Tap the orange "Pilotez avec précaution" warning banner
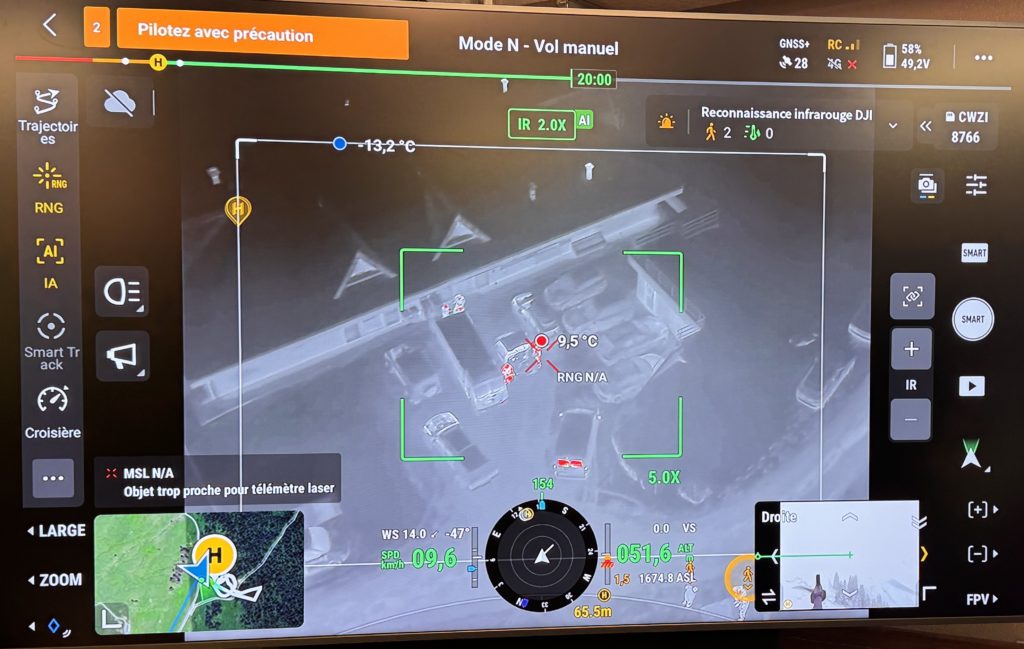 click(x=262, y=35)
